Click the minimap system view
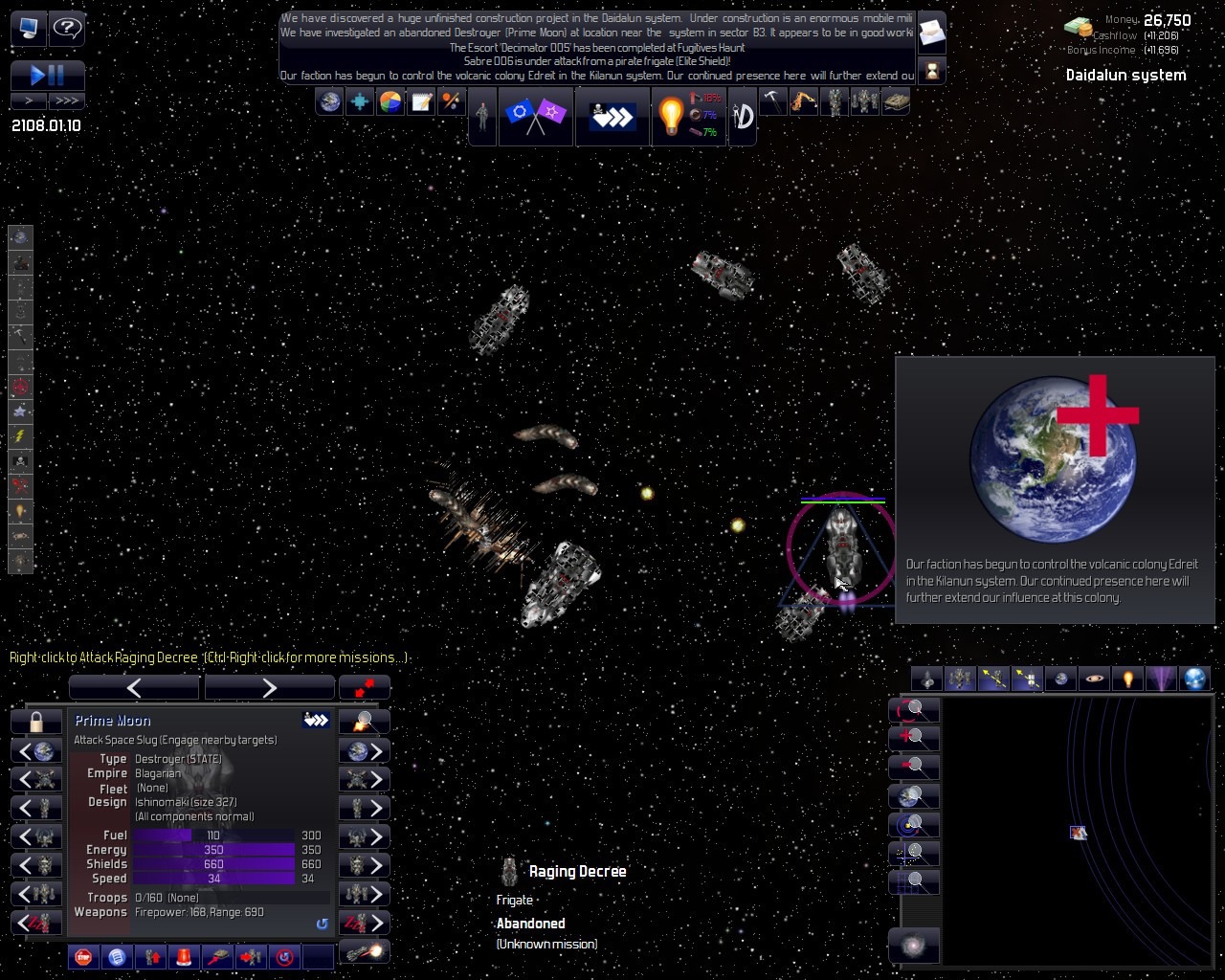Viewport: 1225px width, 980px height. pos(1078,832)
